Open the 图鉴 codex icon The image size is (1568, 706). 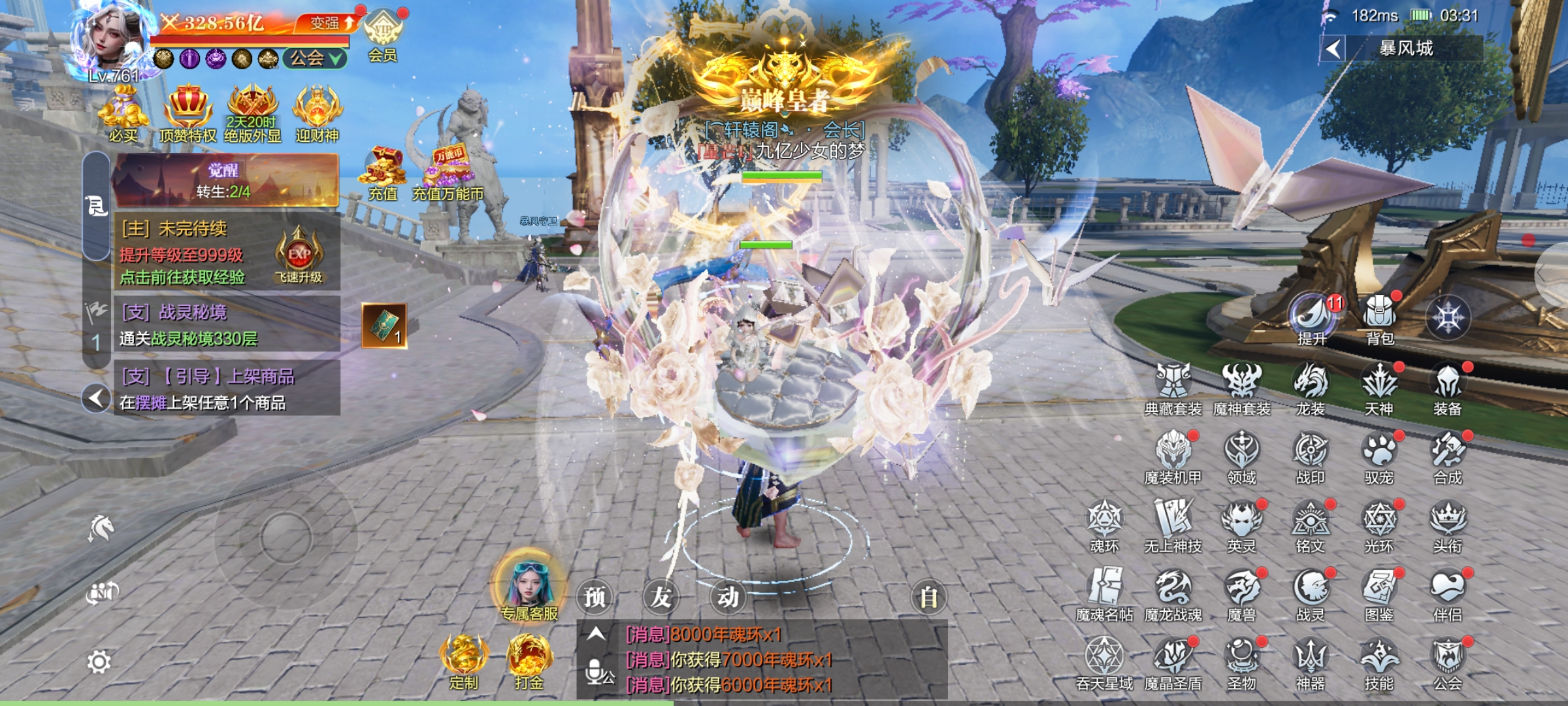(x=1379, y=593)
